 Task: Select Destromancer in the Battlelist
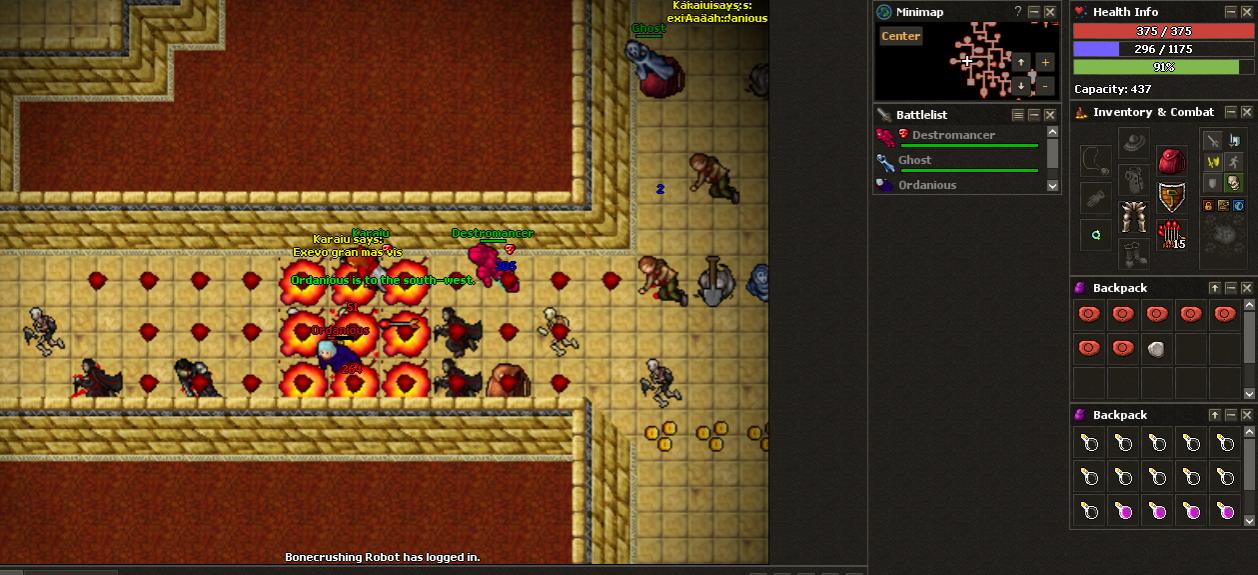pyautogui.click(x=953, y=135)
